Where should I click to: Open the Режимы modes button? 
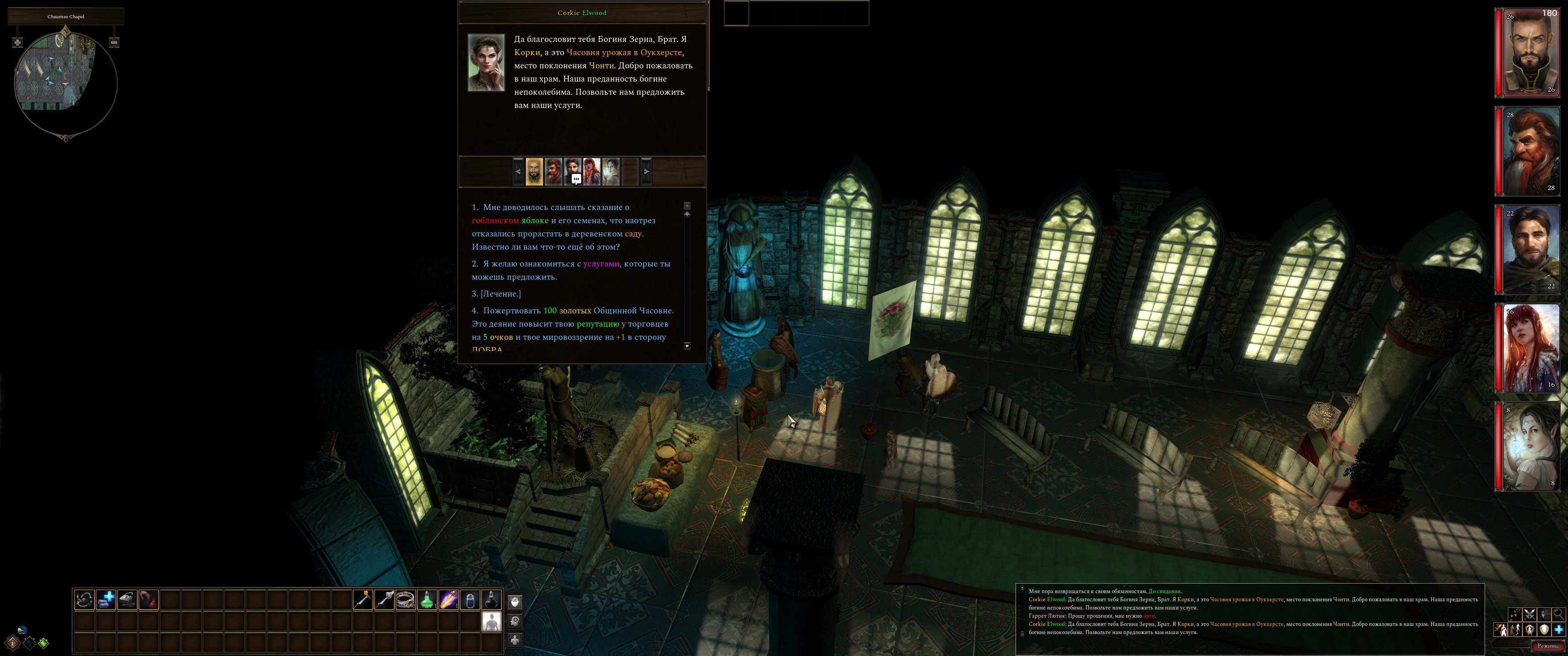1547,646
